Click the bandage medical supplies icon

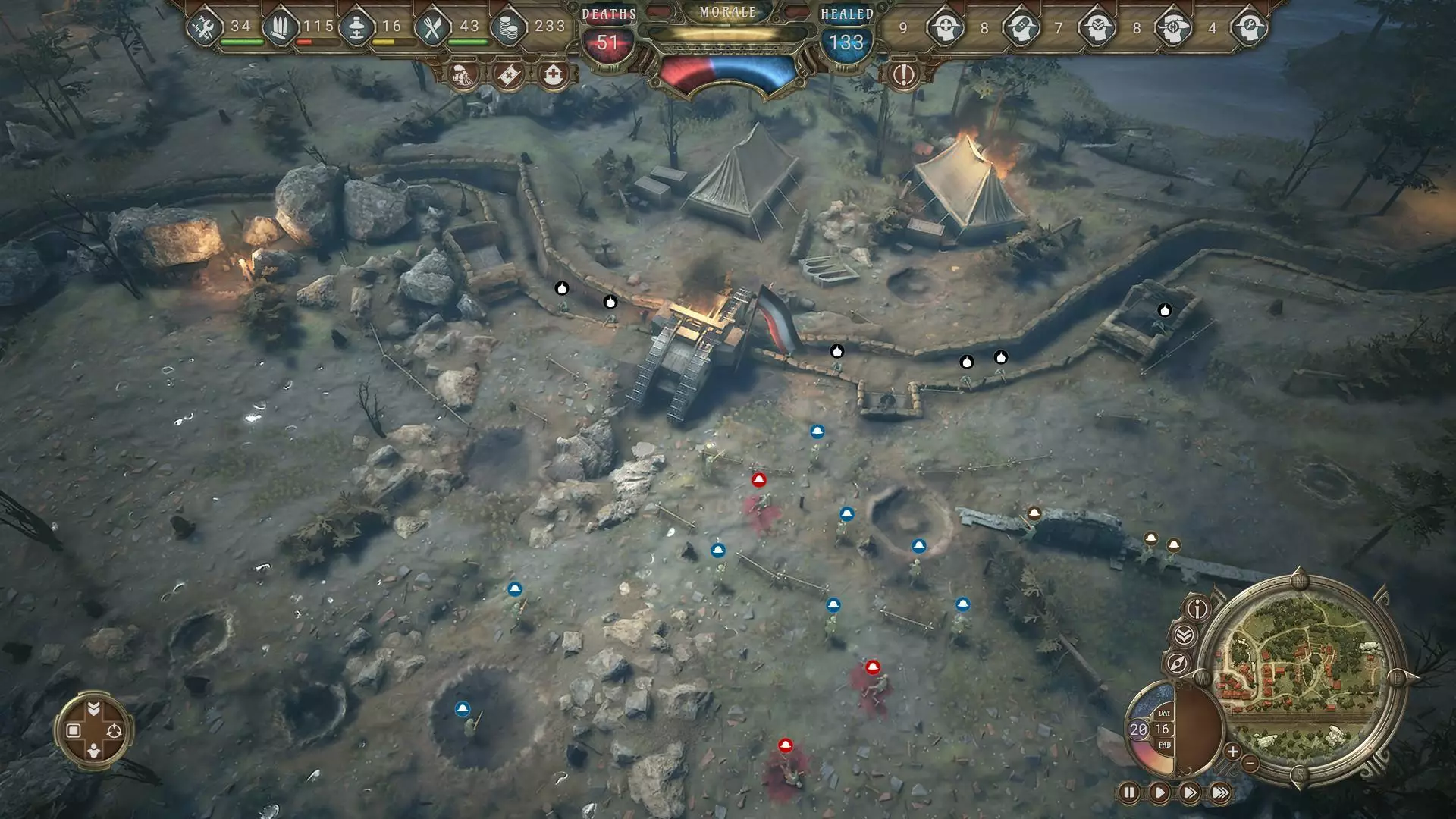coord(508,75)
